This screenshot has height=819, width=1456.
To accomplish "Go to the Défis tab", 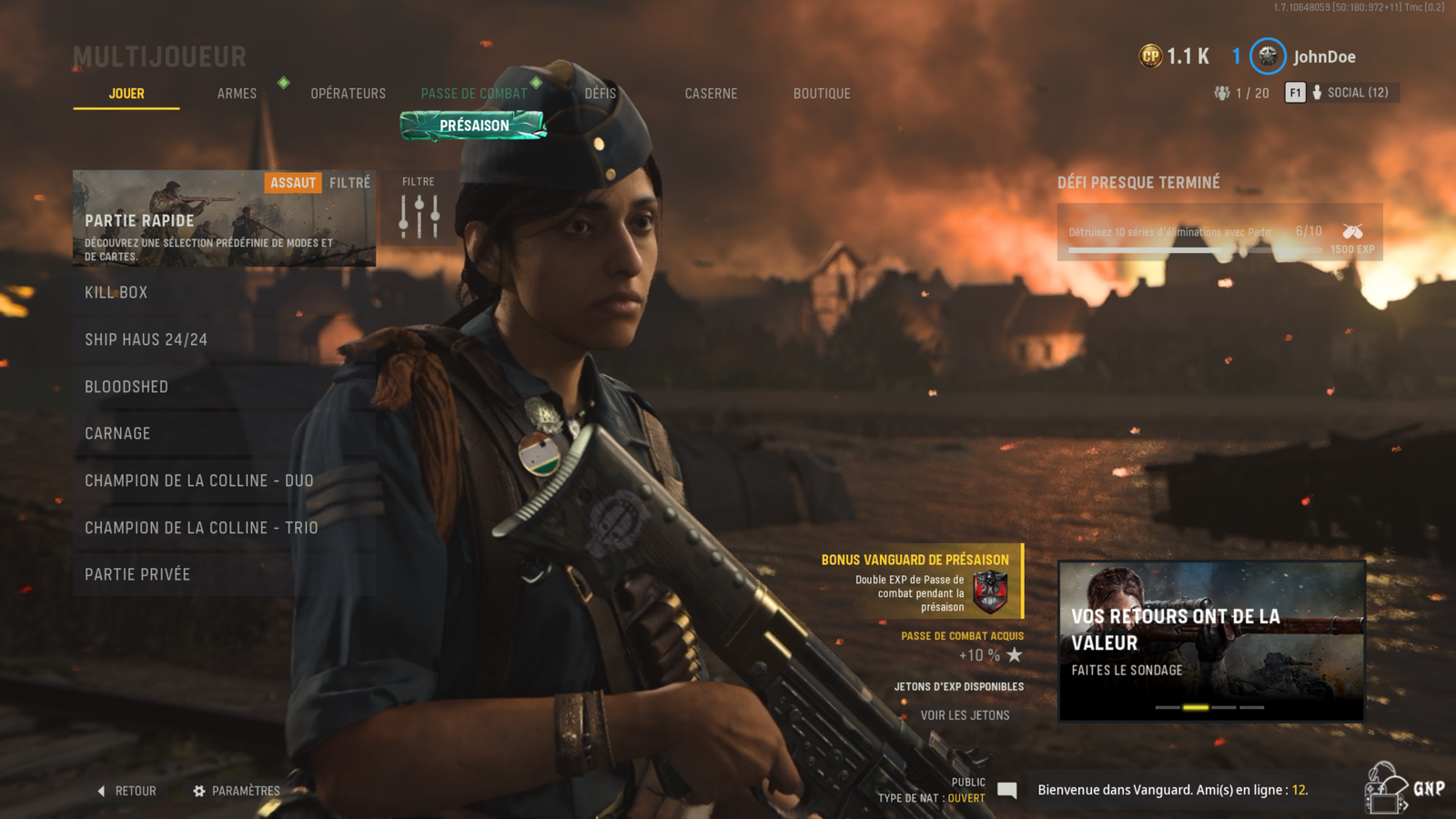I will click(601, 94).
